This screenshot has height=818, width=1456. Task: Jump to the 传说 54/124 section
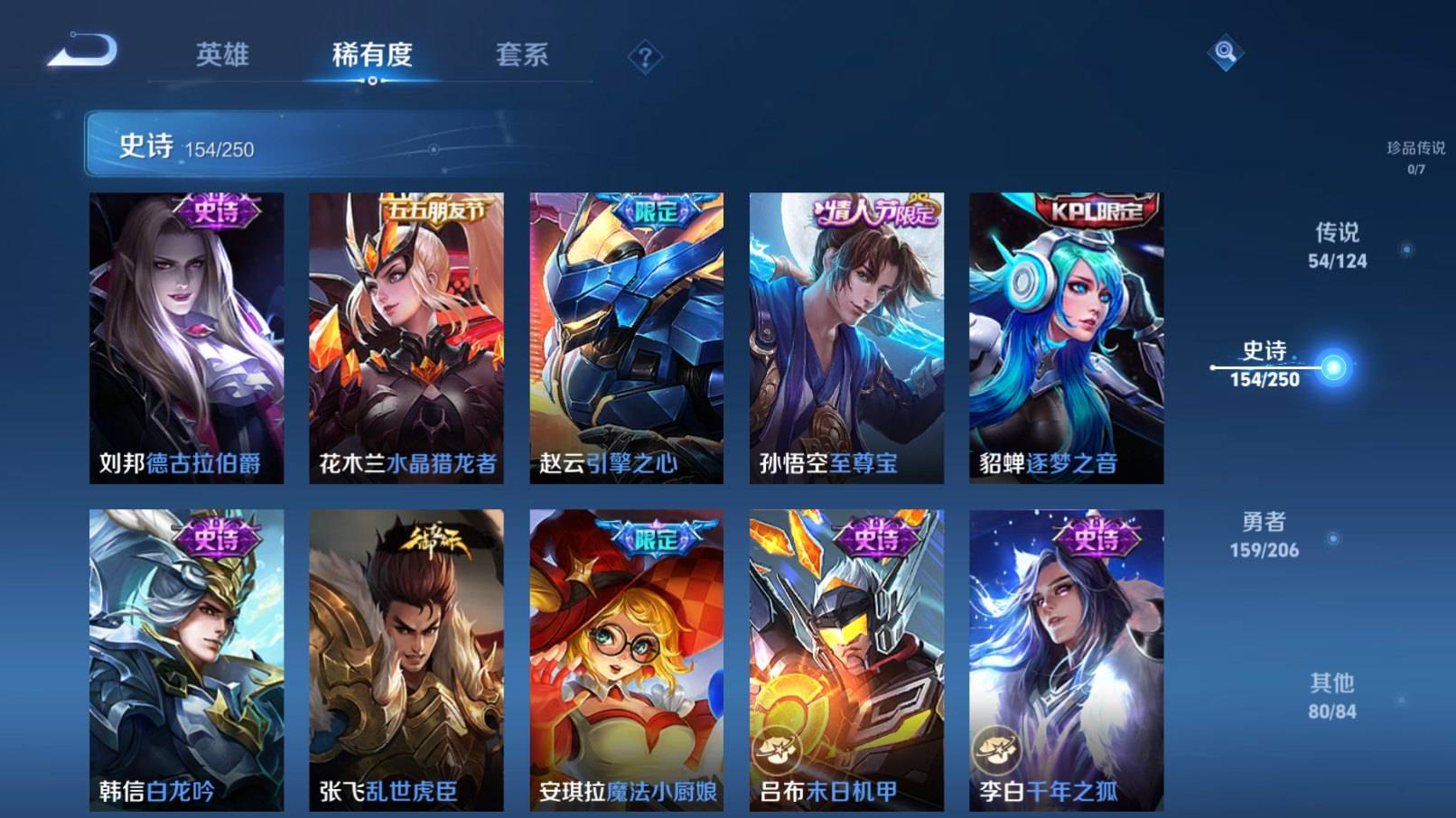click(1337, 246)
